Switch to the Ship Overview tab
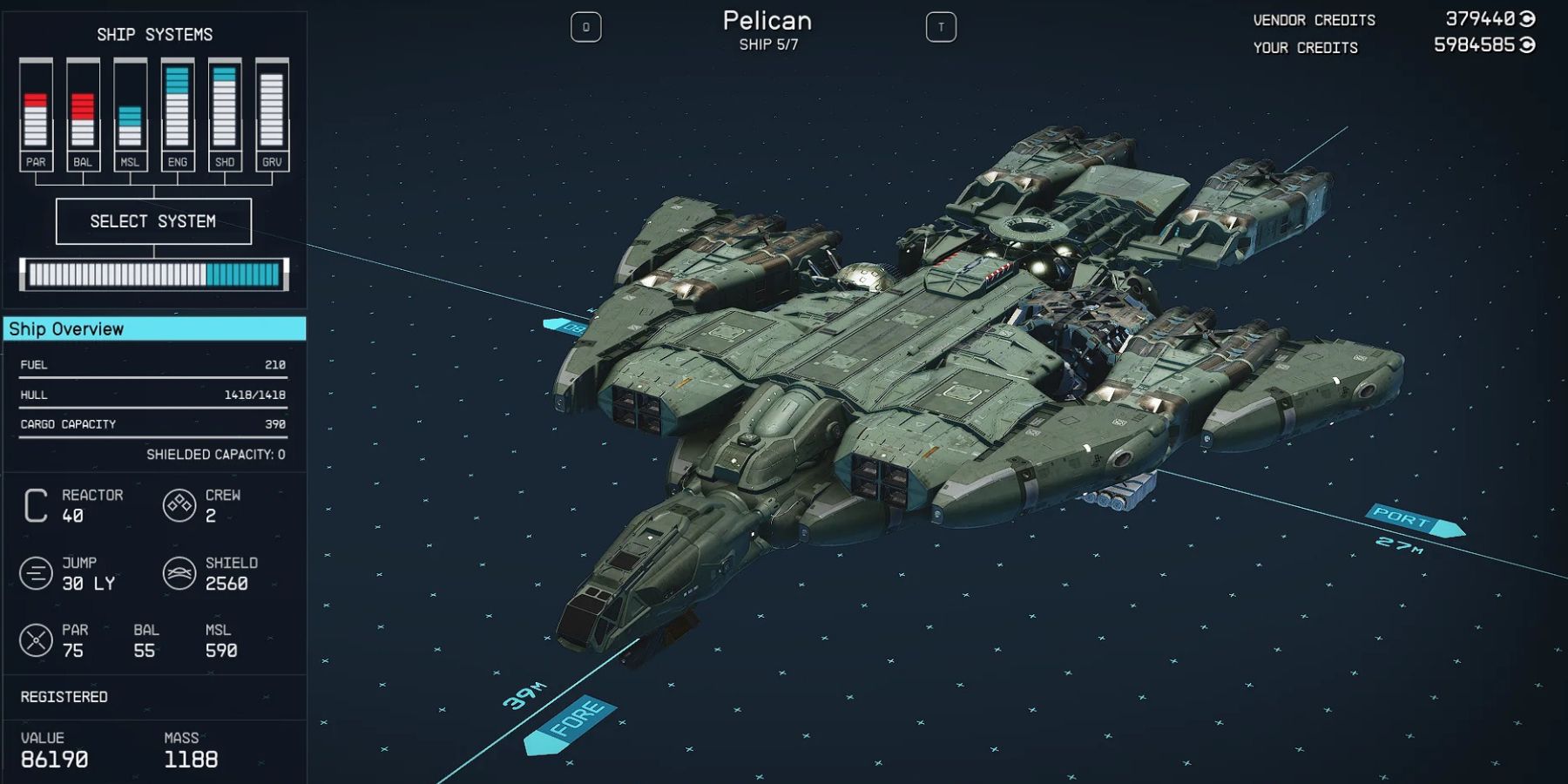Screen dimensions: 1568x784 [153, 328]
